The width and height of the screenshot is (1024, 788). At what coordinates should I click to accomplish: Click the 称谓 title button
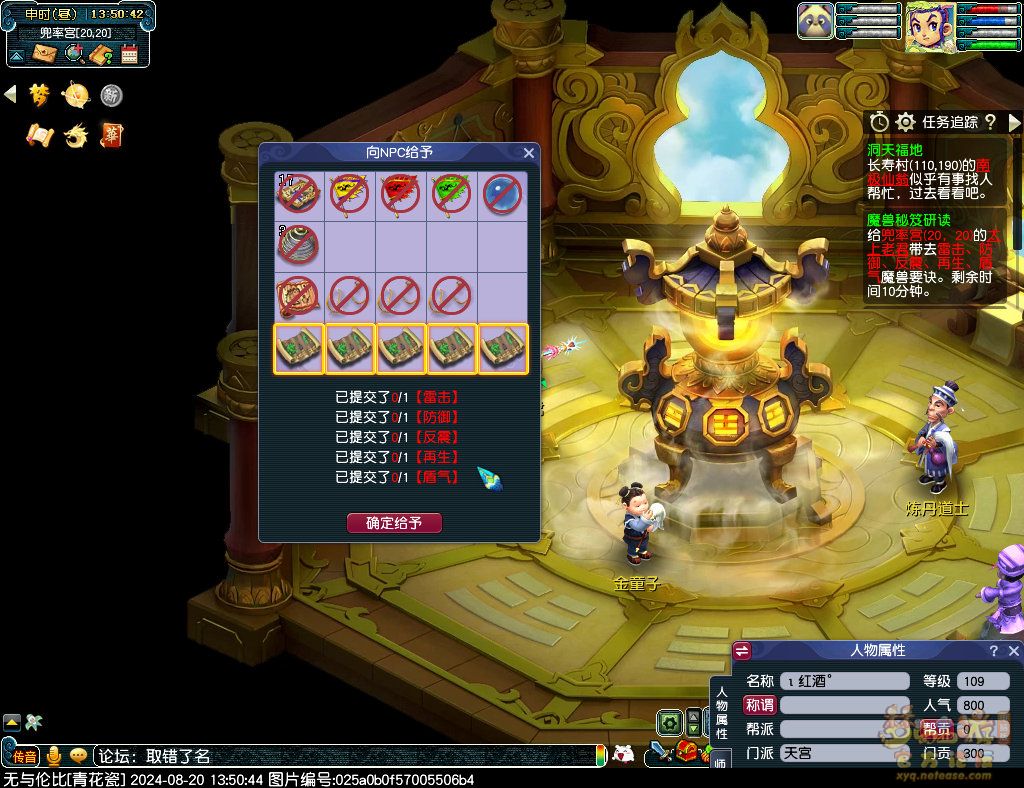click(759, 705)
